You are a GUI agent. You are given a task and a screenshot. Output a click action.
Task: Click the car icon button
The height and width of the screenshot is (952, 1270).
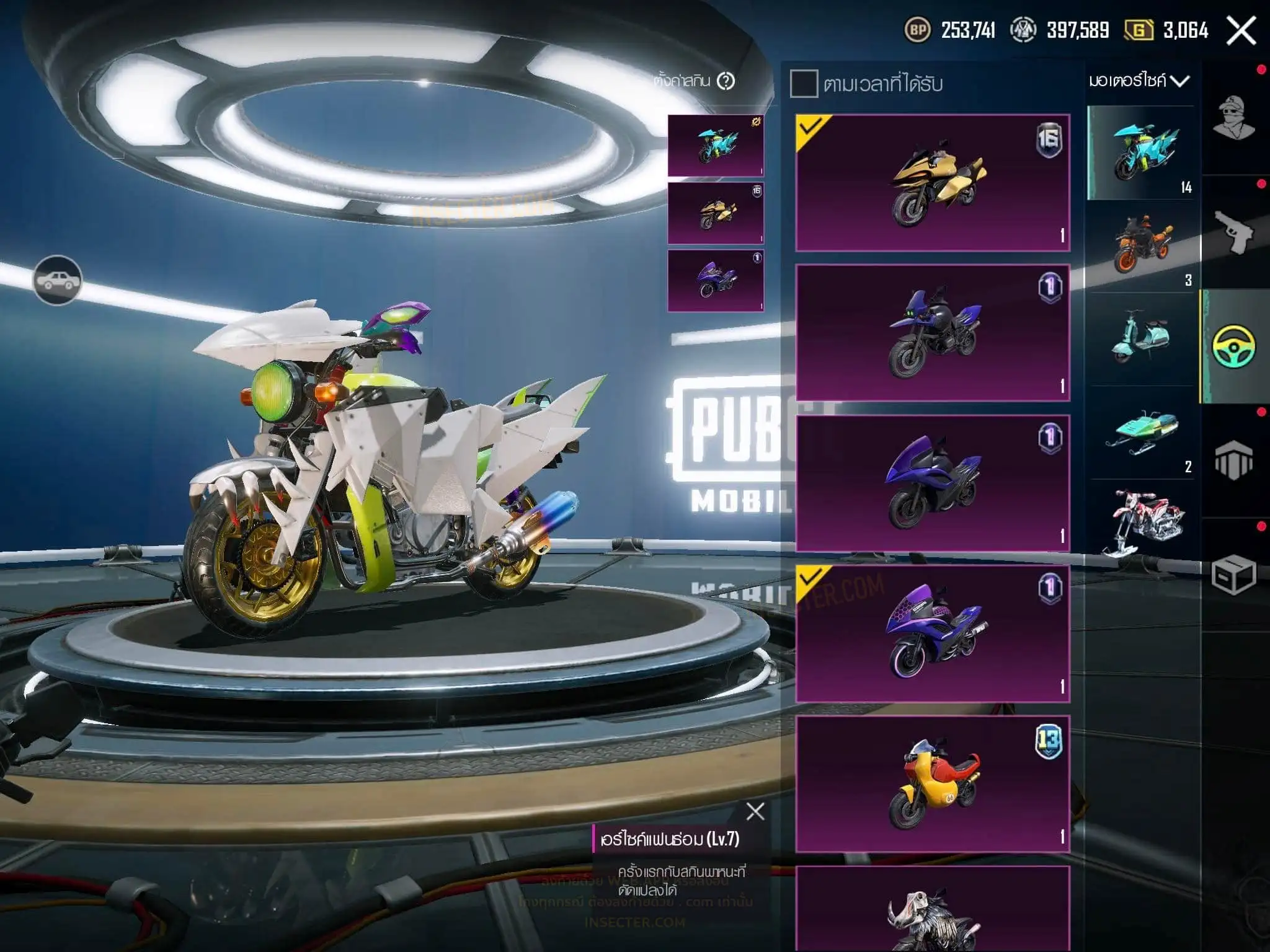57,280
